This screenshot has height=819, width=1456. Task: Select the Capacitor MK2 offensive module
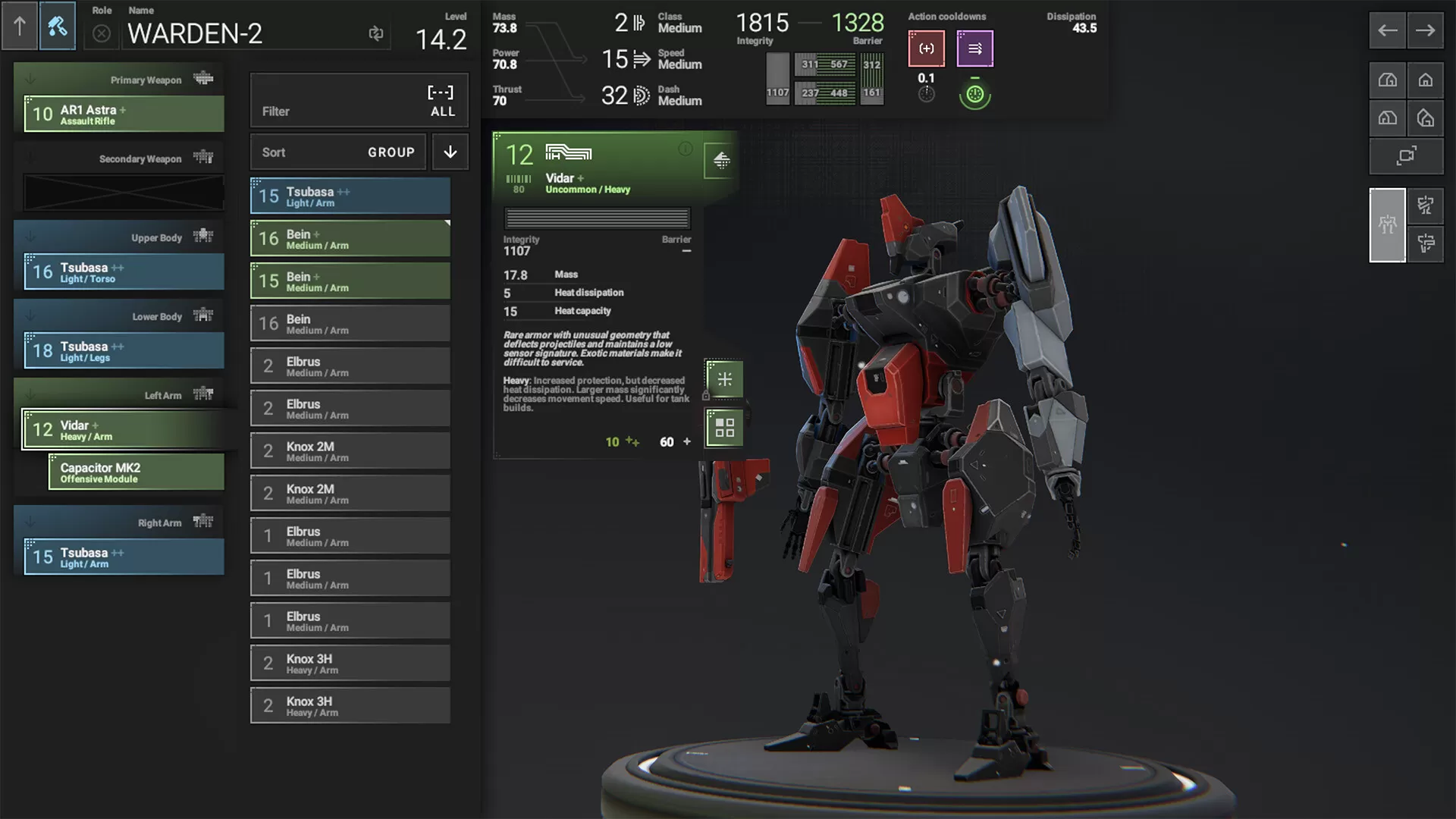136,472
